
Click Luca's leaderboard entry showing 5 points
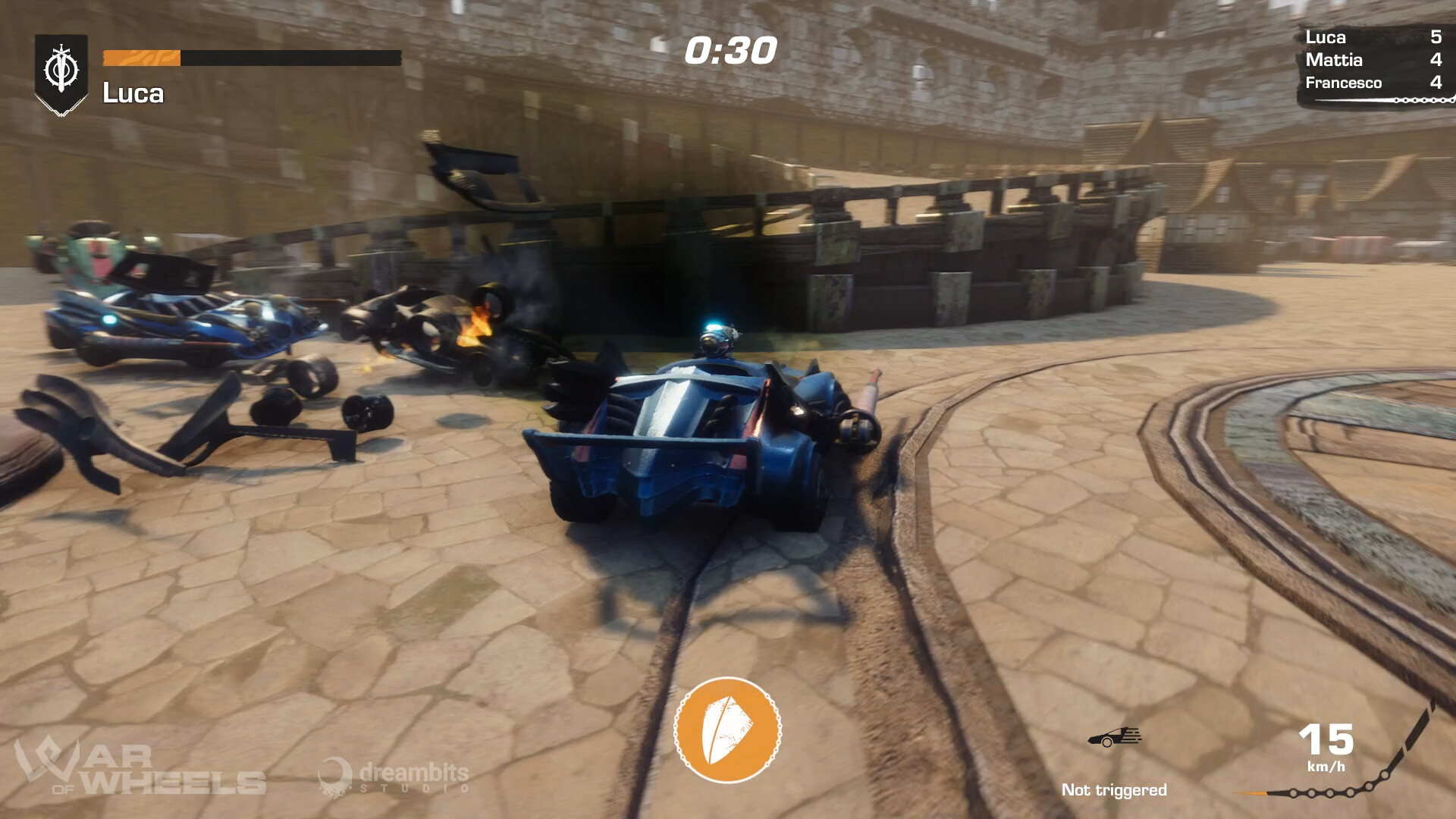pyautogui.click(x=1373, y=39)
